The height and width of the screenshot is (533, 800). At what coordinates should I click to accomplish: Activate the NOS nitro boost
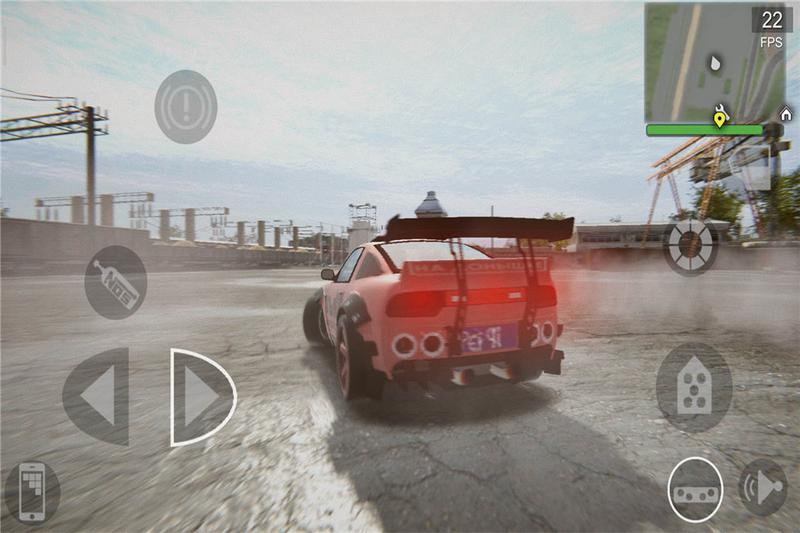pyautogui.click(x=115, y=282)
